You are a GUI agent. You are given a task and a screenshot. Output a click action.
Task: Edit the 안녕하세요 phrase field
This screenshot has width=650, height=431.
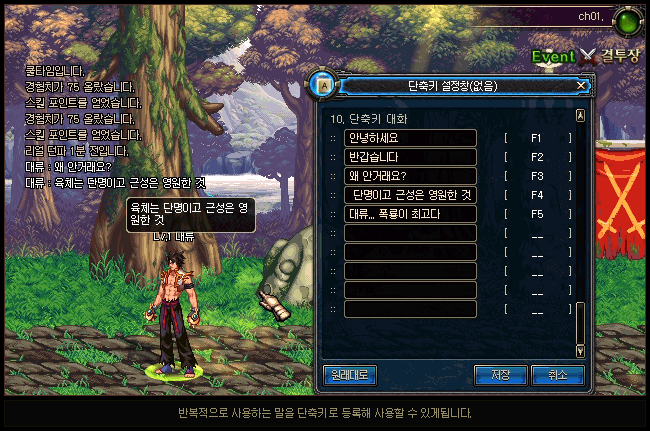(x=409, y=138)
